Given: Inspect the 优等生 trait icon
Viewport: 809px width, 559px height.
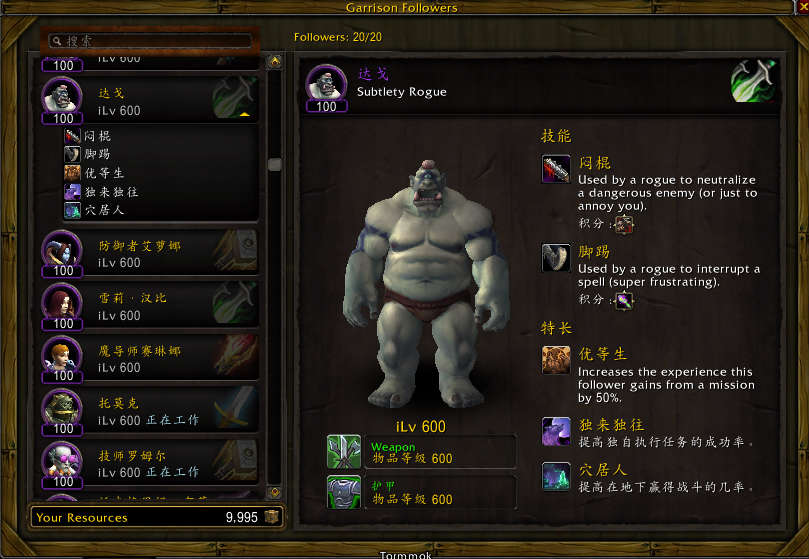Looking at the screenshot, I should click(556, 360).
